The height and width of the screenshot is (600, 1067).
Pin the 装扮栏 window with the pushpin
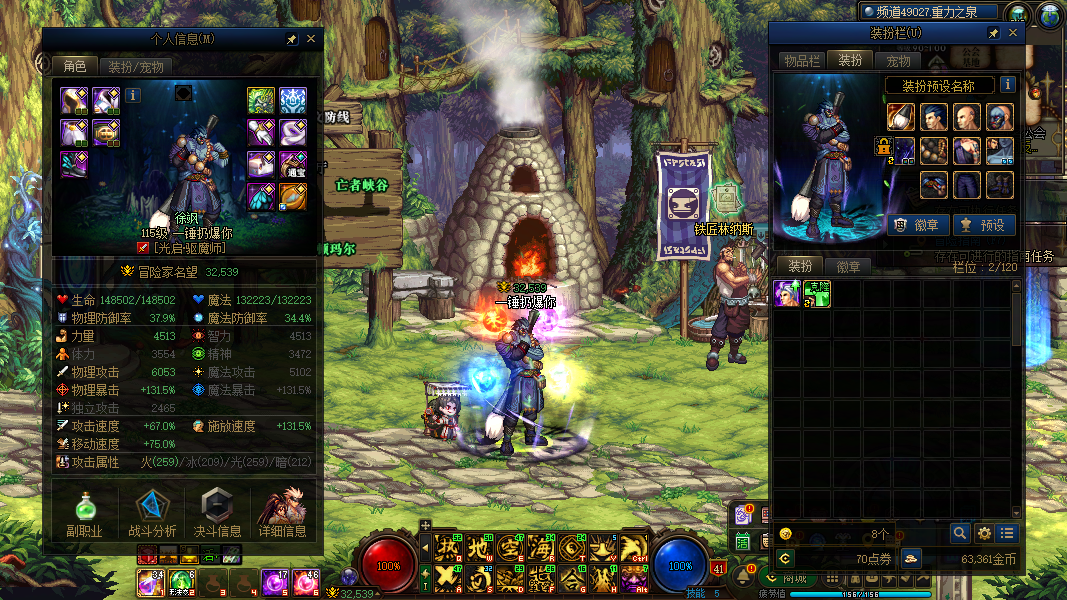point(993,33)
